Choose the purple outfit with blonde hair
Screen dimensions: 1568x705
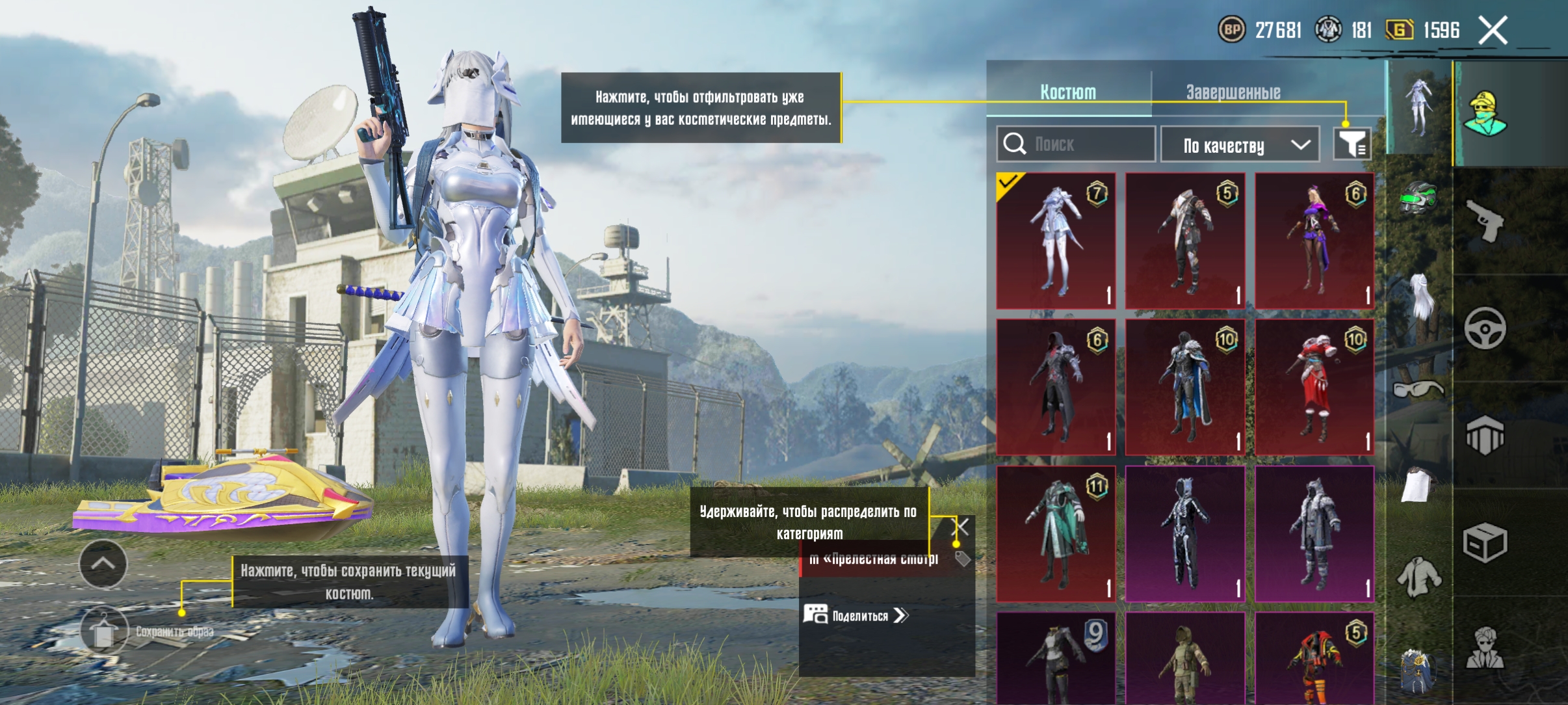pyautogui.click(x=1314, y=241)
